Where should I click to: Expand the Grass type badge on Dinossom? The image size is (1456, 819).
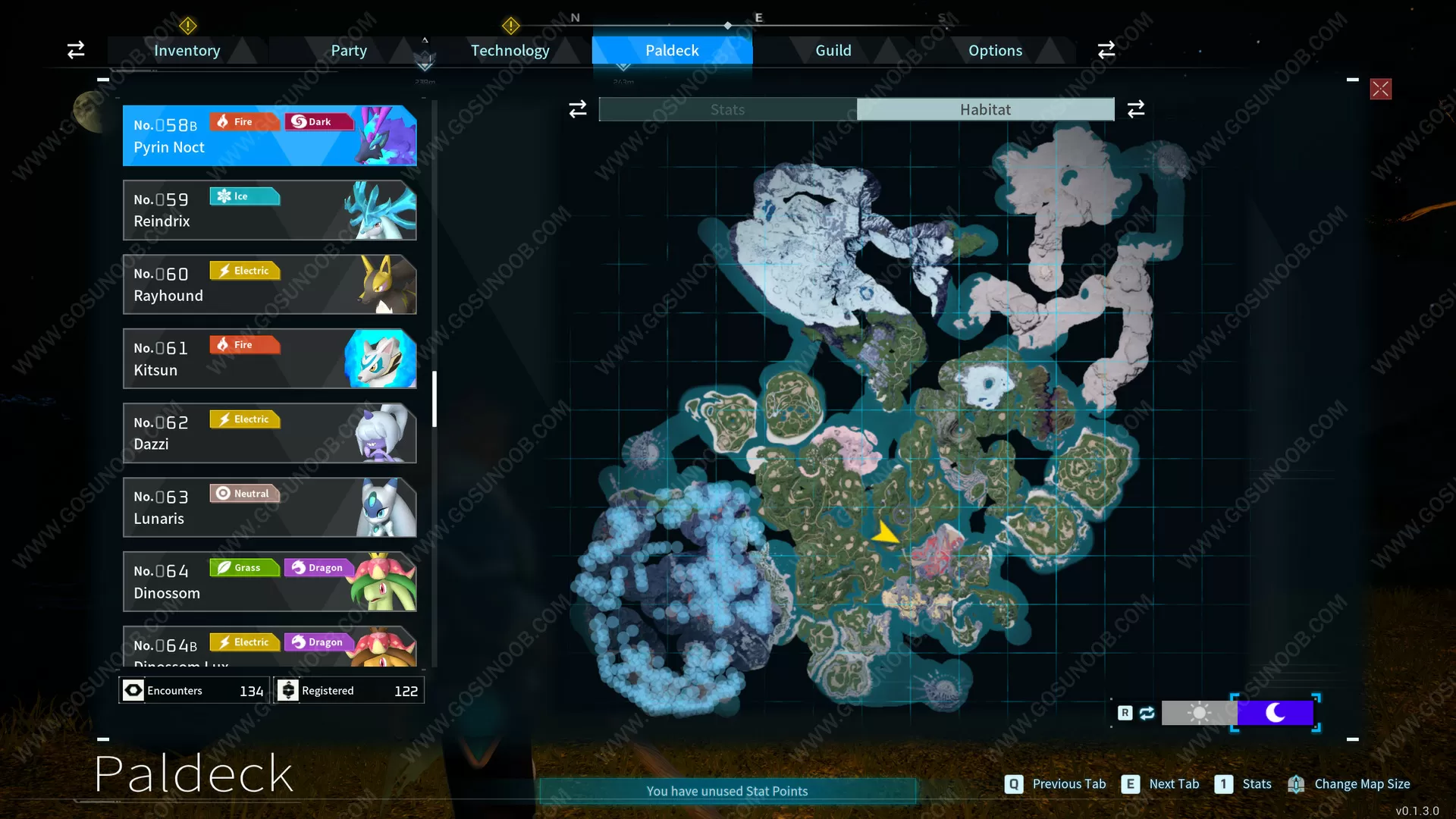pyautogui.click(x=244, y=567)
